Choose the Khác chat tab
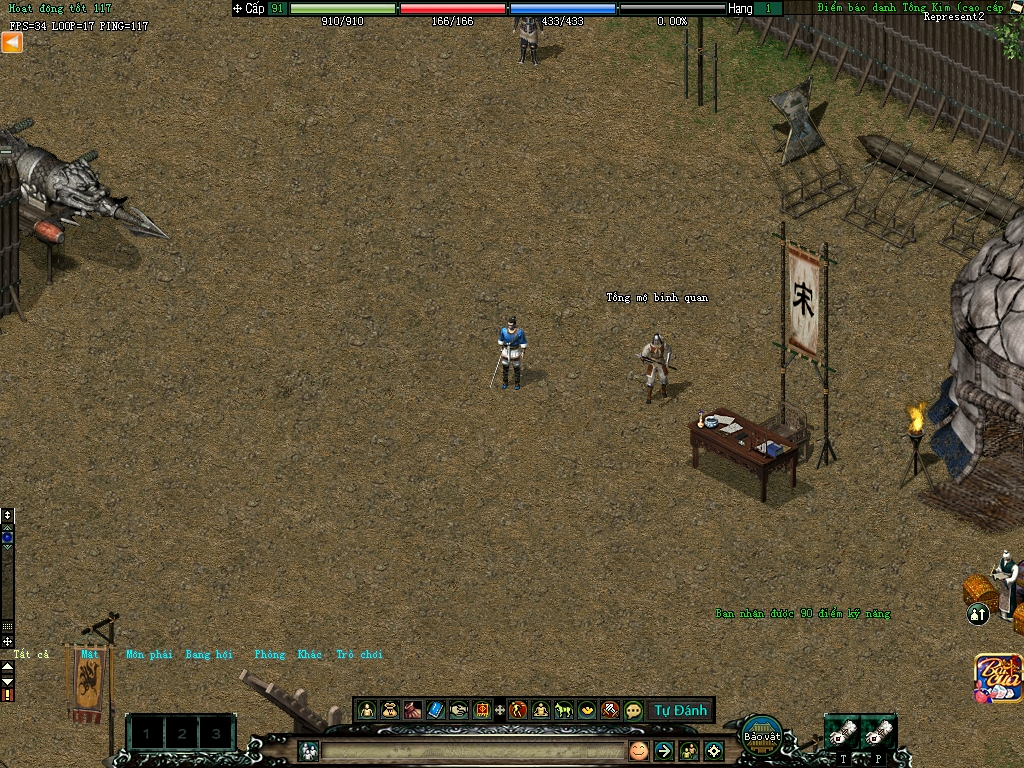This screenshot has height=768, width=1024. click(x=310, y=654)
